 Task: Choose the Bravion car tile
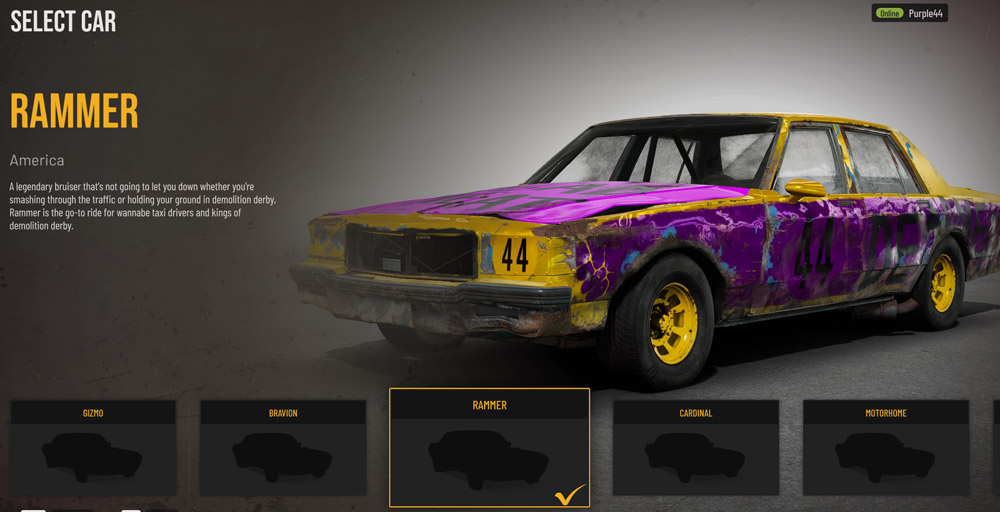coord(283,448)
